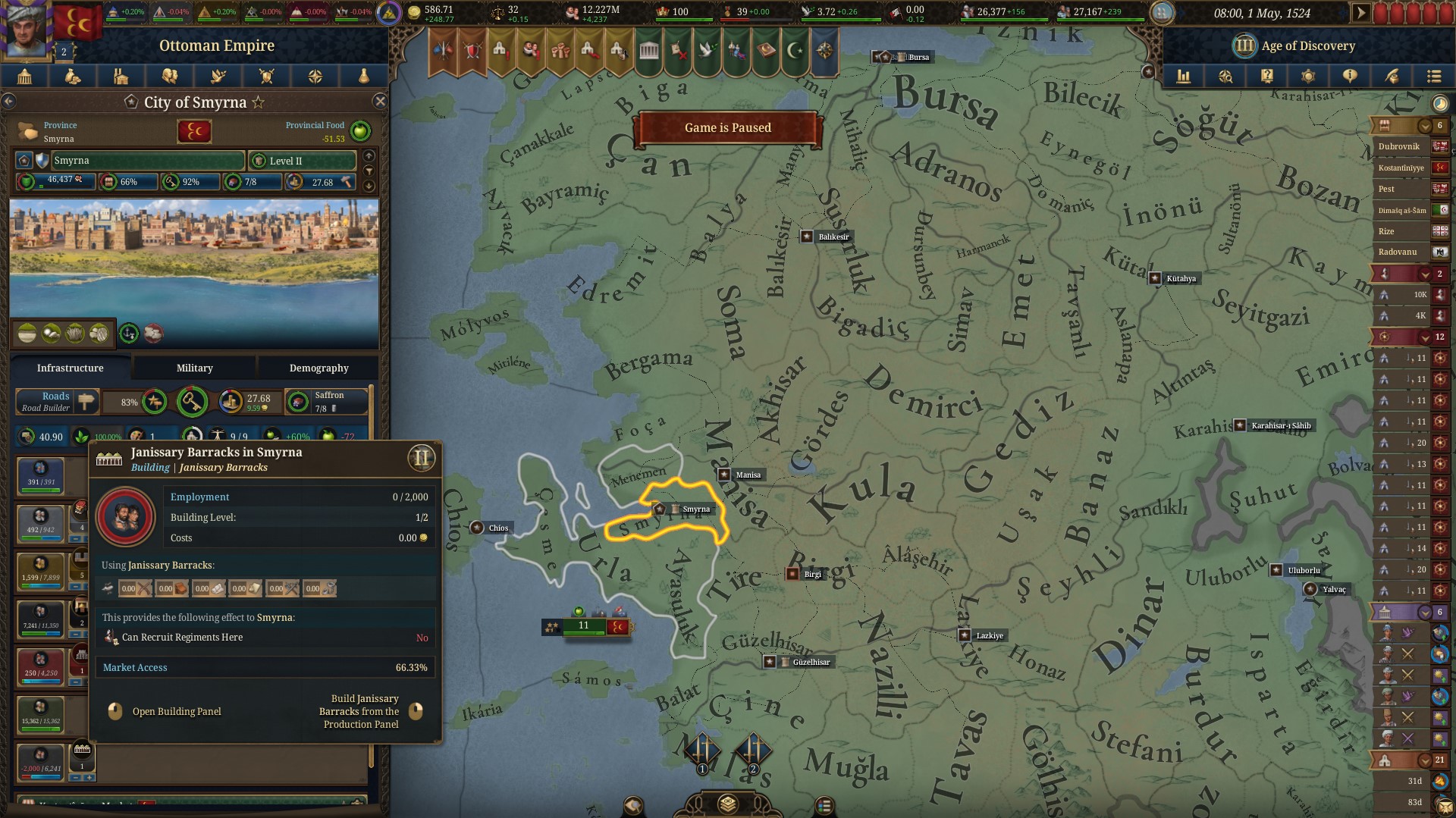This screenshot has width=1456, height=818.
Task: Open the encyclopedia question-book icon
Action: 1267,76
